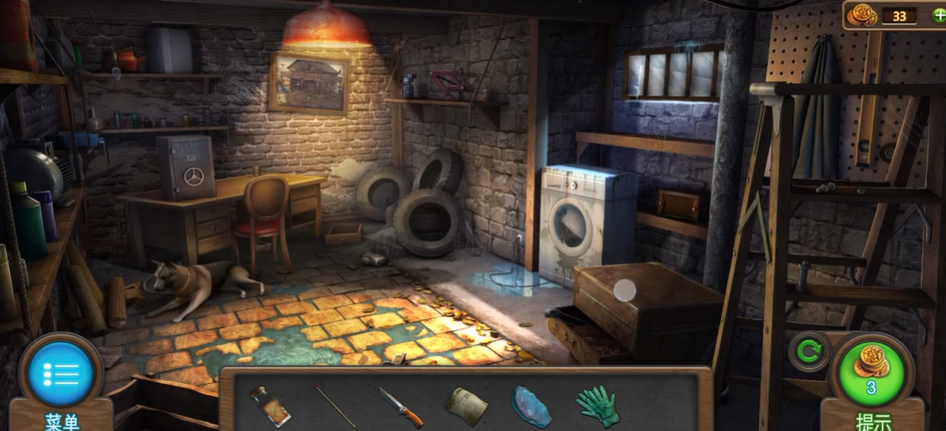Select the glass bottle in the inventory
Image resolution: width=946 pixels, height=431 pixels.
[270, 406]
